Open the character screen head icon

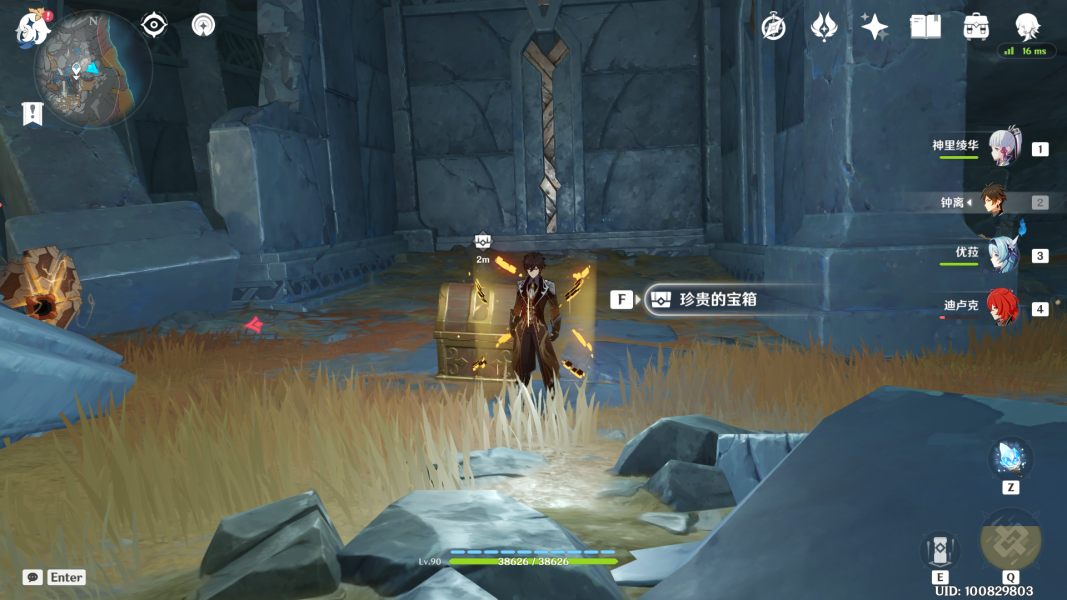tap(1027, 26)
